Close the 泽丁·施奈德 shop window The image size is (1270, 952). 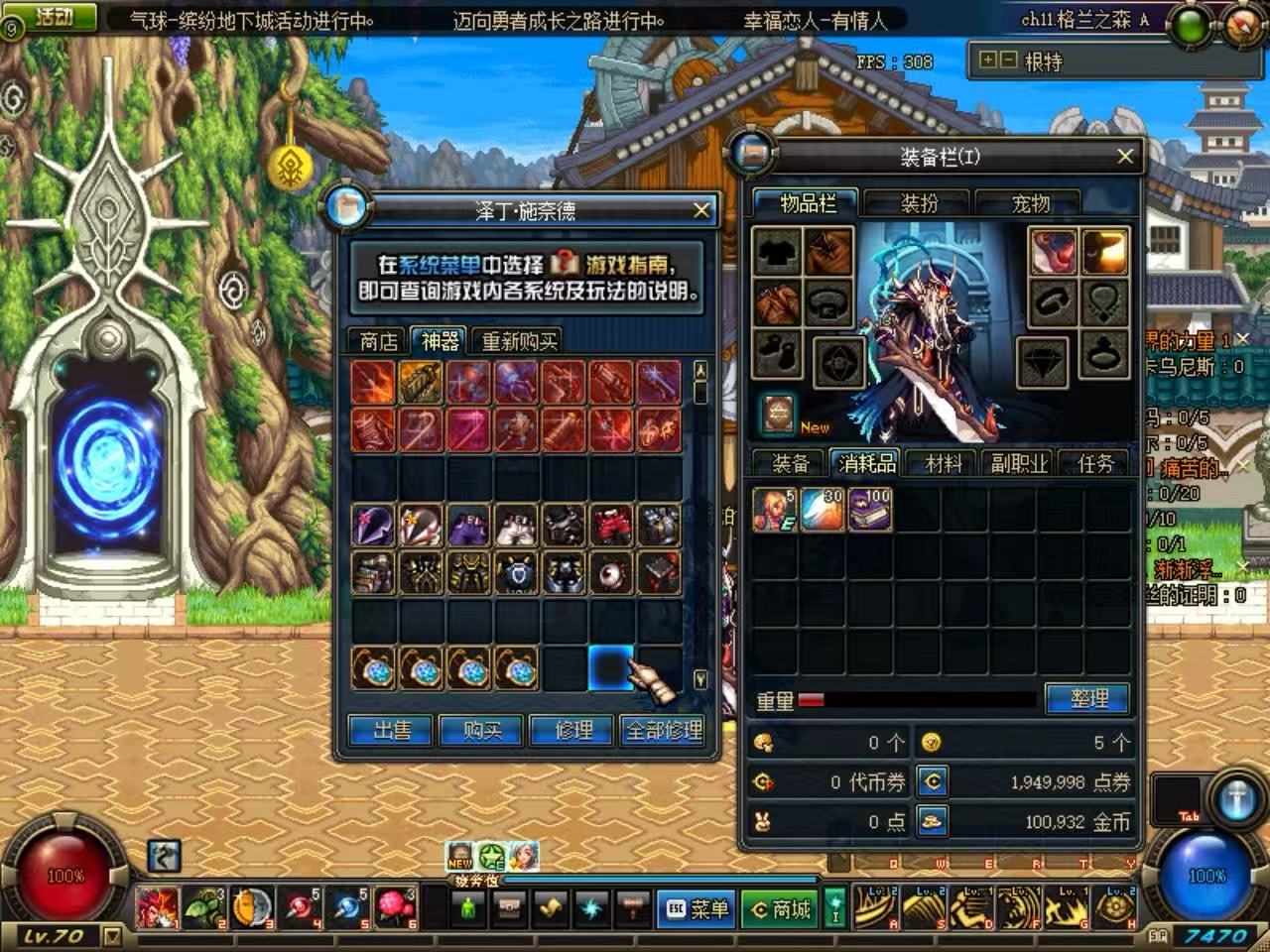pos(700,210)
